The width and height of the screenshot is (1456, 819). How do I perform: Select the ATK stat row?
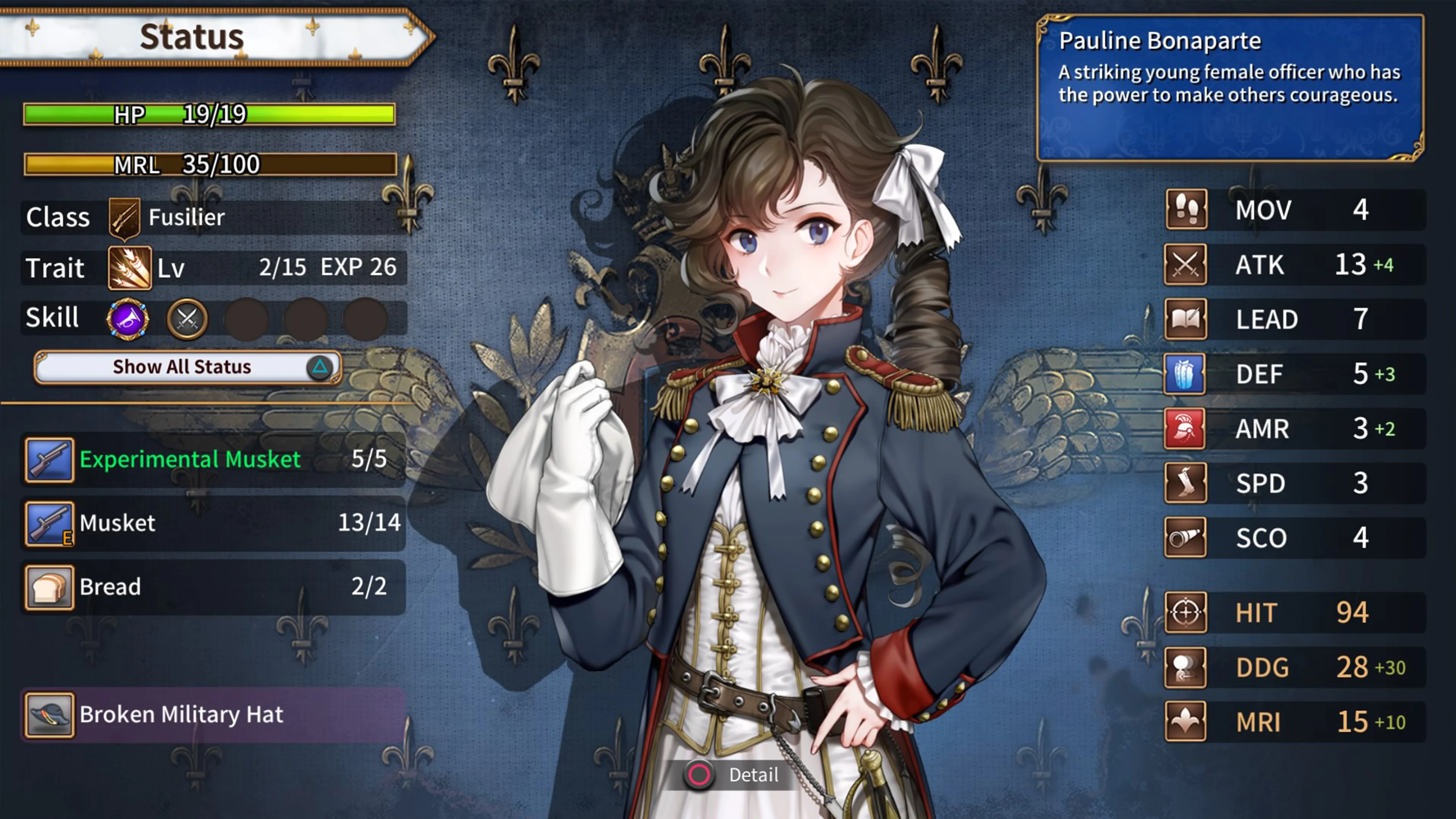click(x=1294, y=265)
